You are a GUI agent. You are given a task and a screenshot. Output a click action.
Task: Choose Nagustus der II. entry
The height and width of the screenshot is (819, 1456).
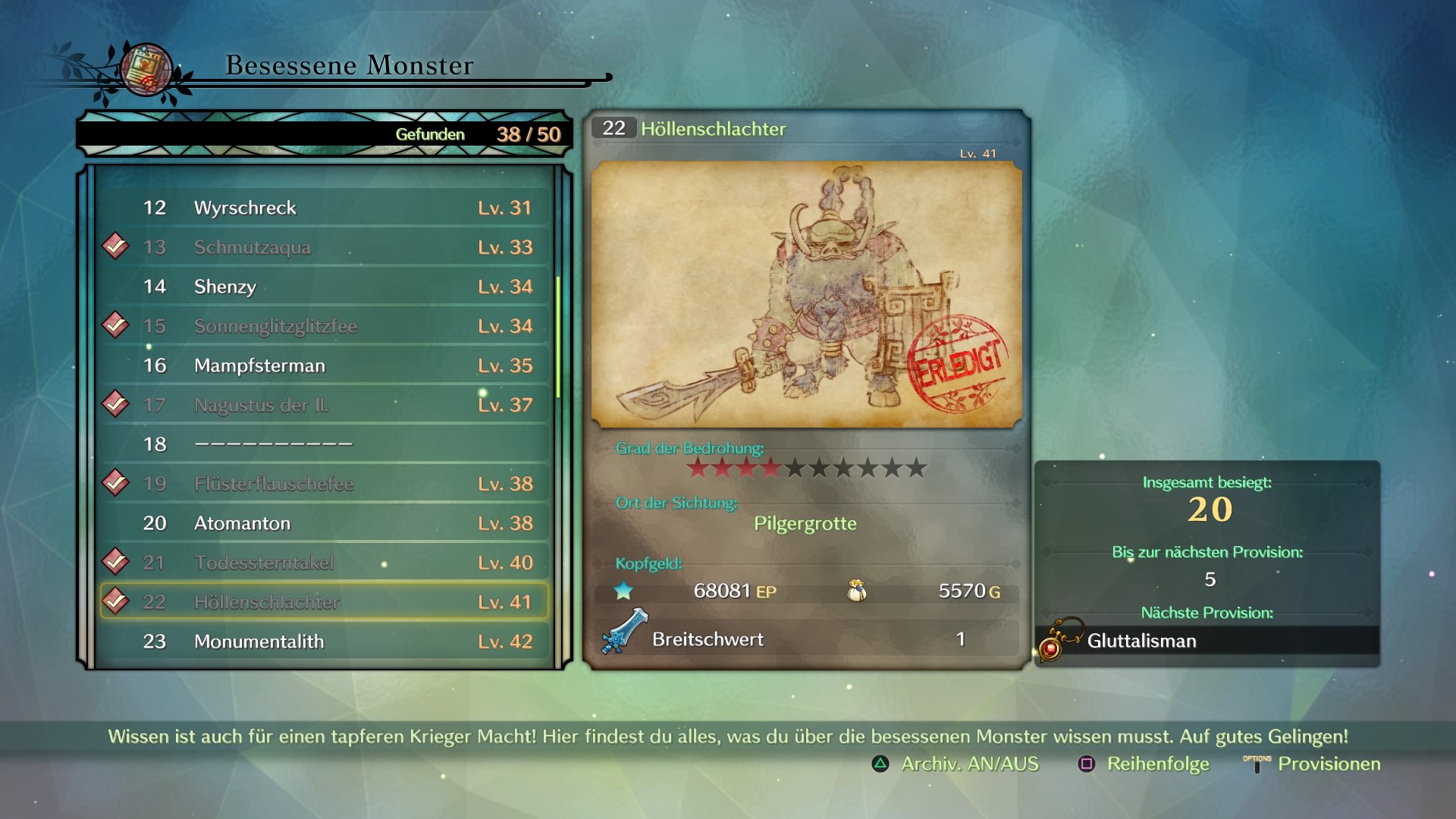(325, 405)
